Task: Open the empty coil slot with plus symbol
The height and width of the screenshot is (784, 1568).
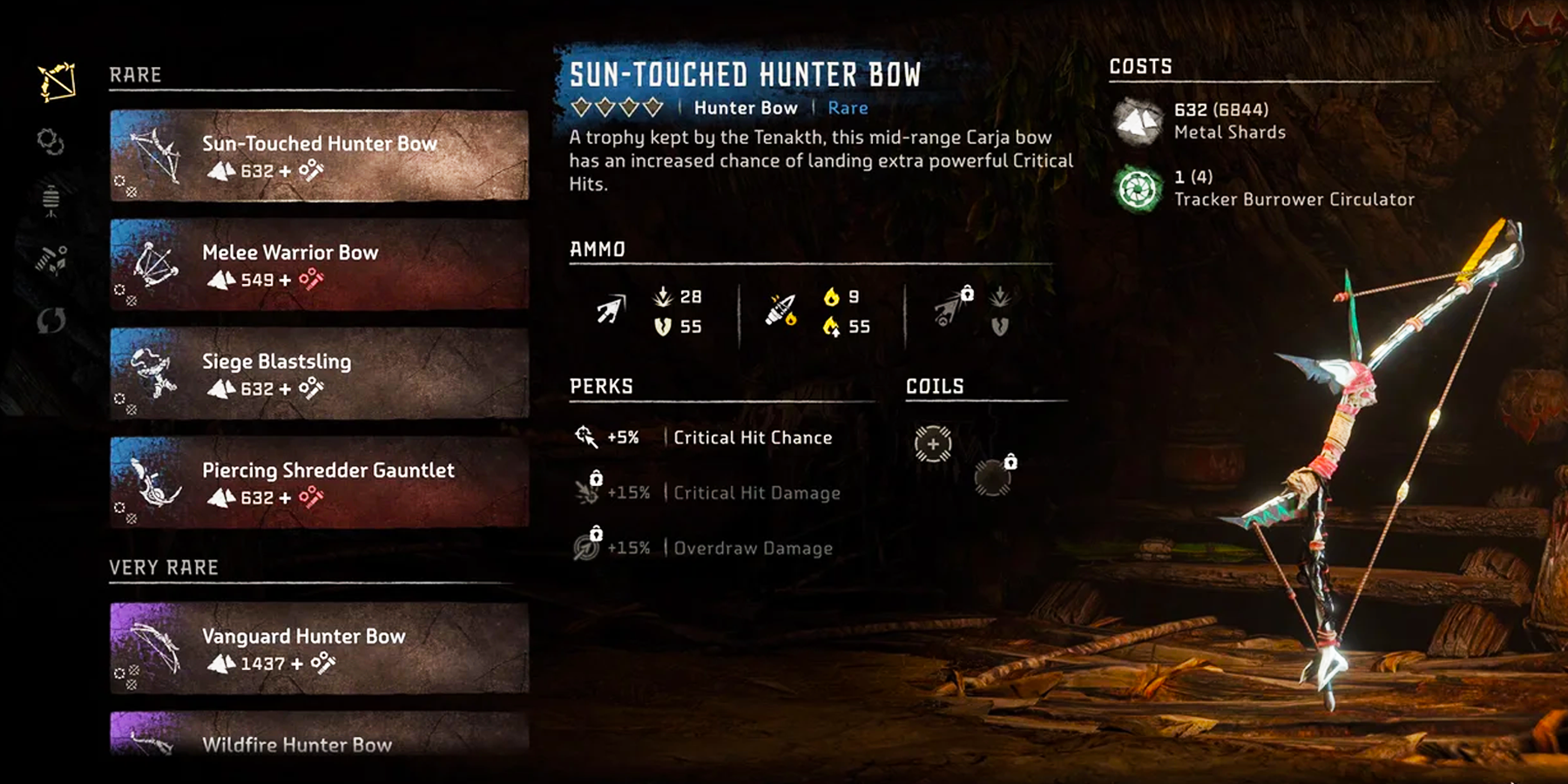Action: coord(932,443)
